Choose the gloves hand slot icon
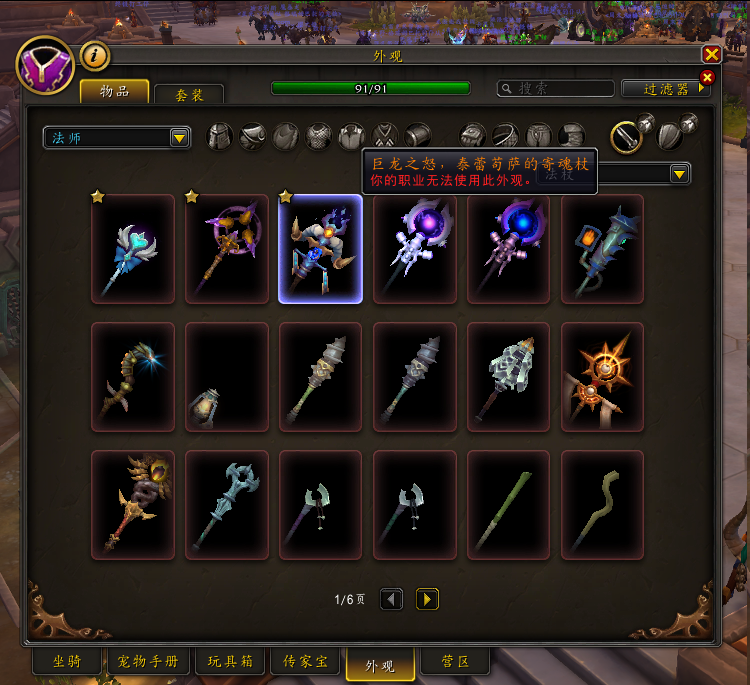 coord(473,136)
